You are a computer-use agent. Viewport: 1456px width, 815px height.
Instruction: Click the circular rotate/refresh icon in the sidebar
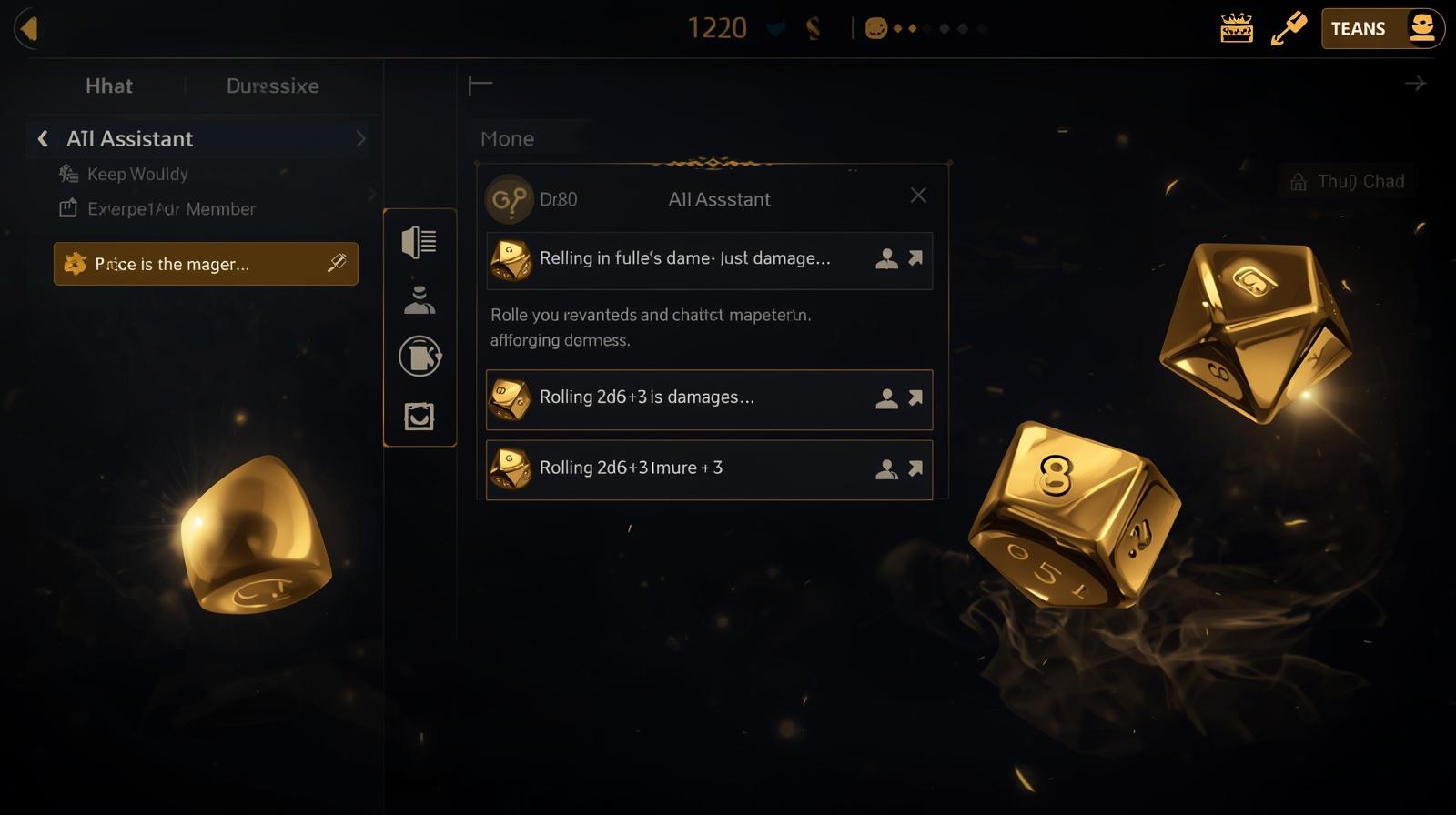coord(420,356)
